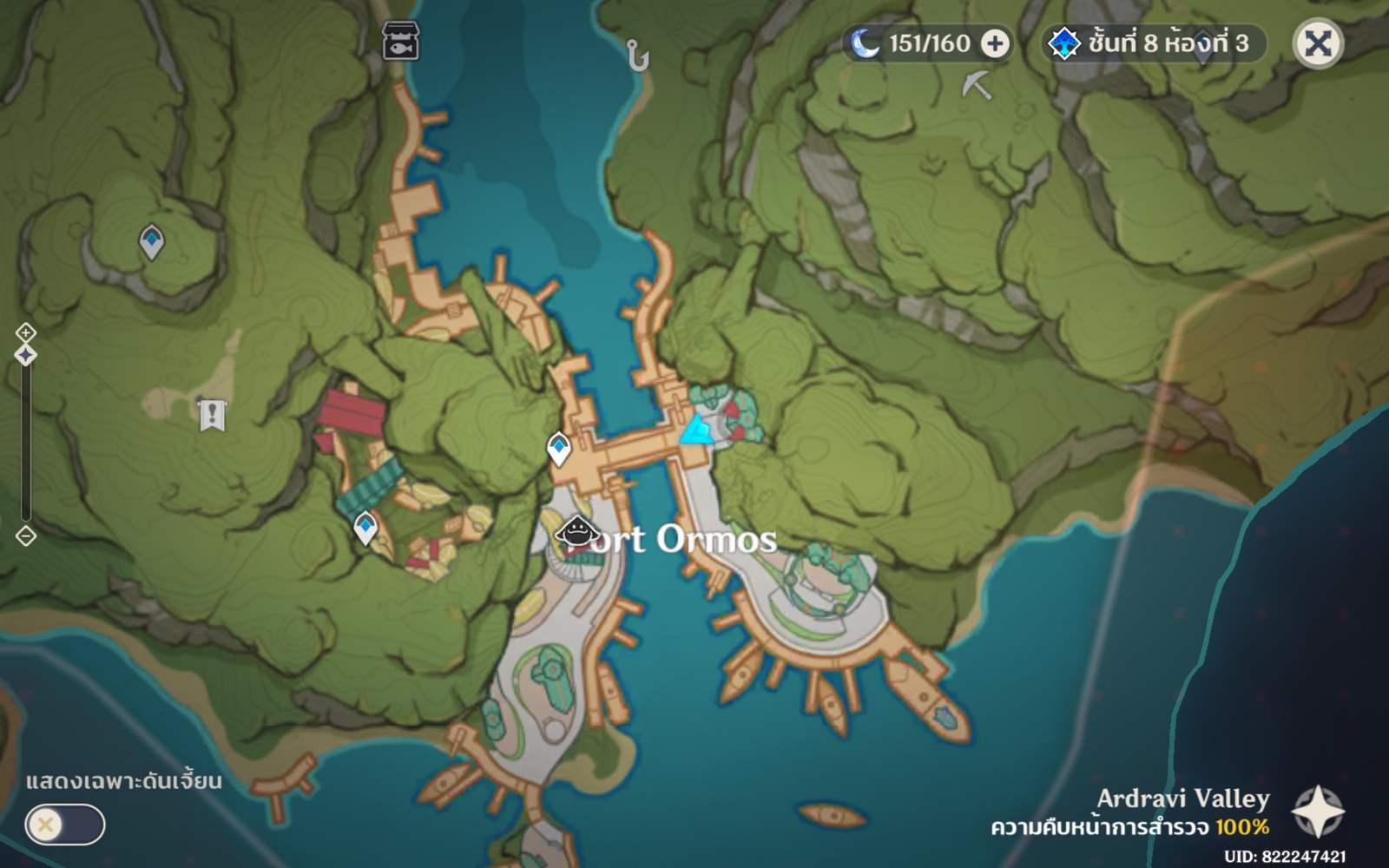
Task: Click the southwest teleport waypoint below the market
Action: [364, 524]
